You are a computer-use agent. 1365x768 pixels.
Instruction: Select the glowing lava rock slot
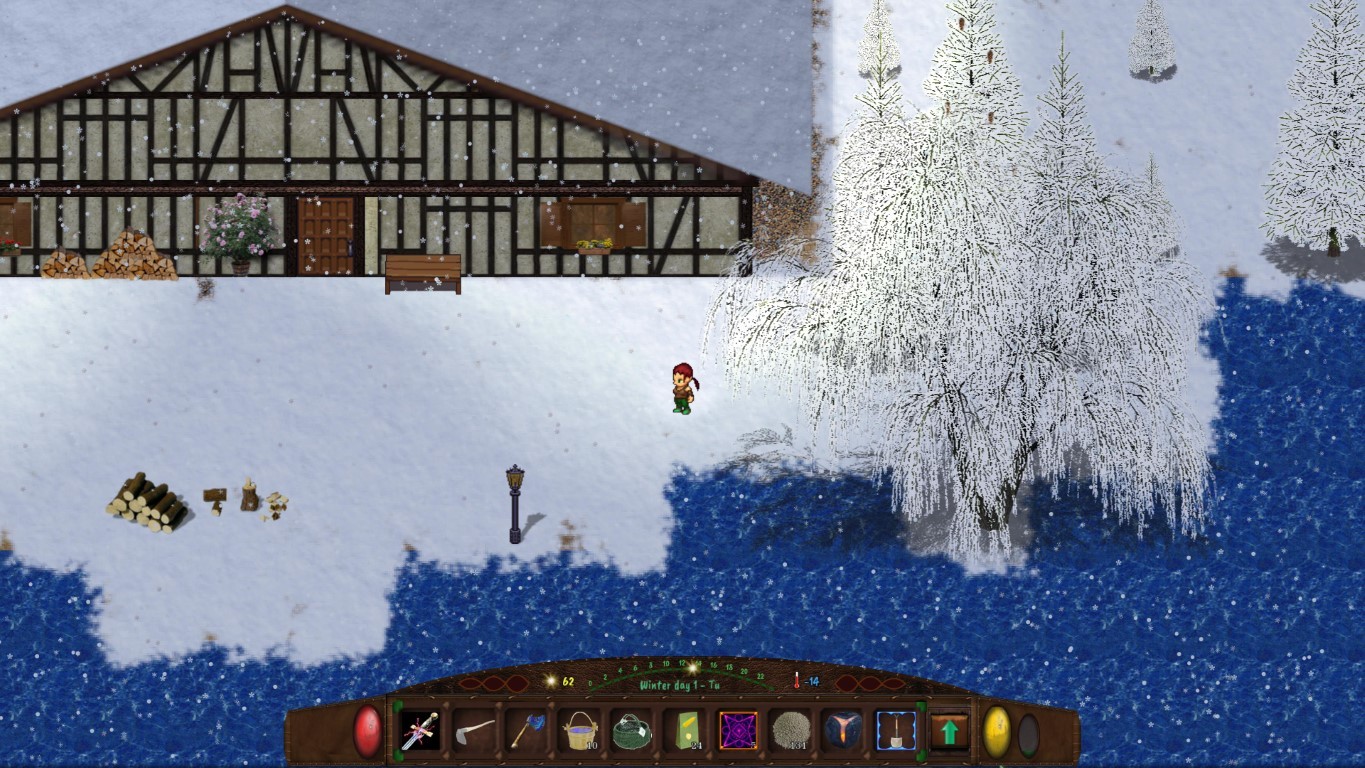[843, 731]
